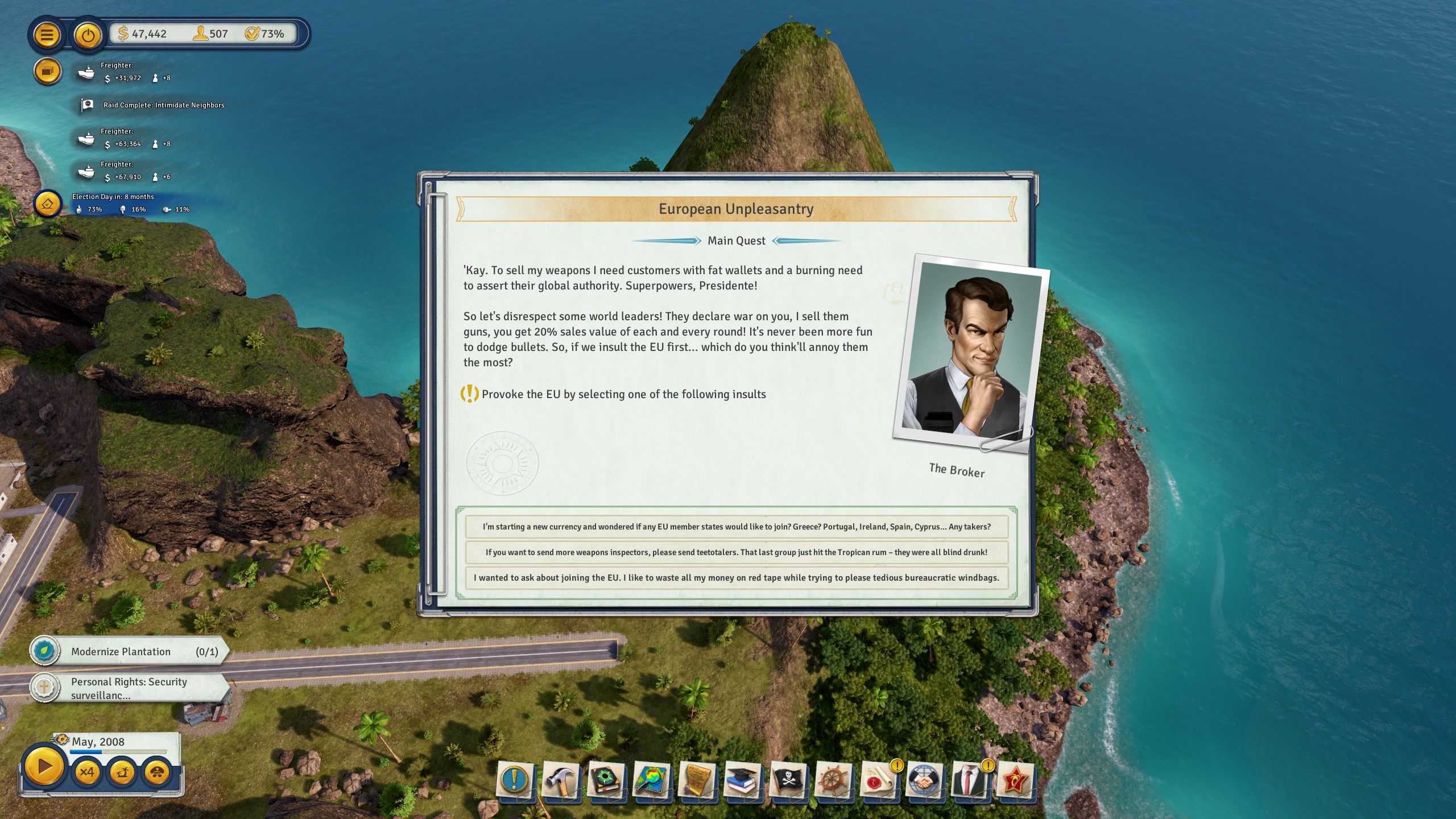Set game speed to x4
This screenshot has width=1456, height=819.
87,772
